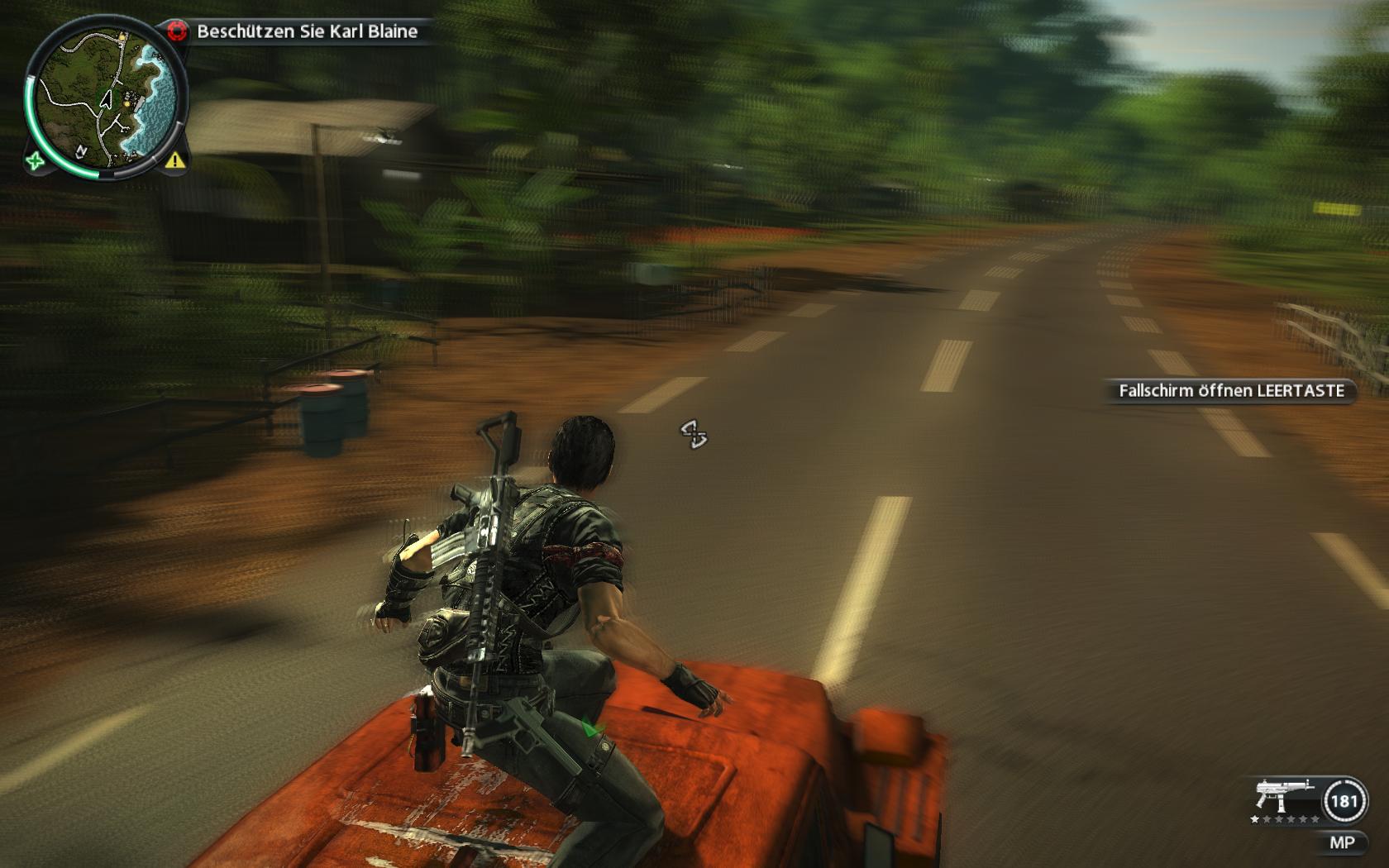1389x868 pixels.
Task: Select the 'Beschützen Sie Karl Blaine' objective tracker
Action: point(307,32)
